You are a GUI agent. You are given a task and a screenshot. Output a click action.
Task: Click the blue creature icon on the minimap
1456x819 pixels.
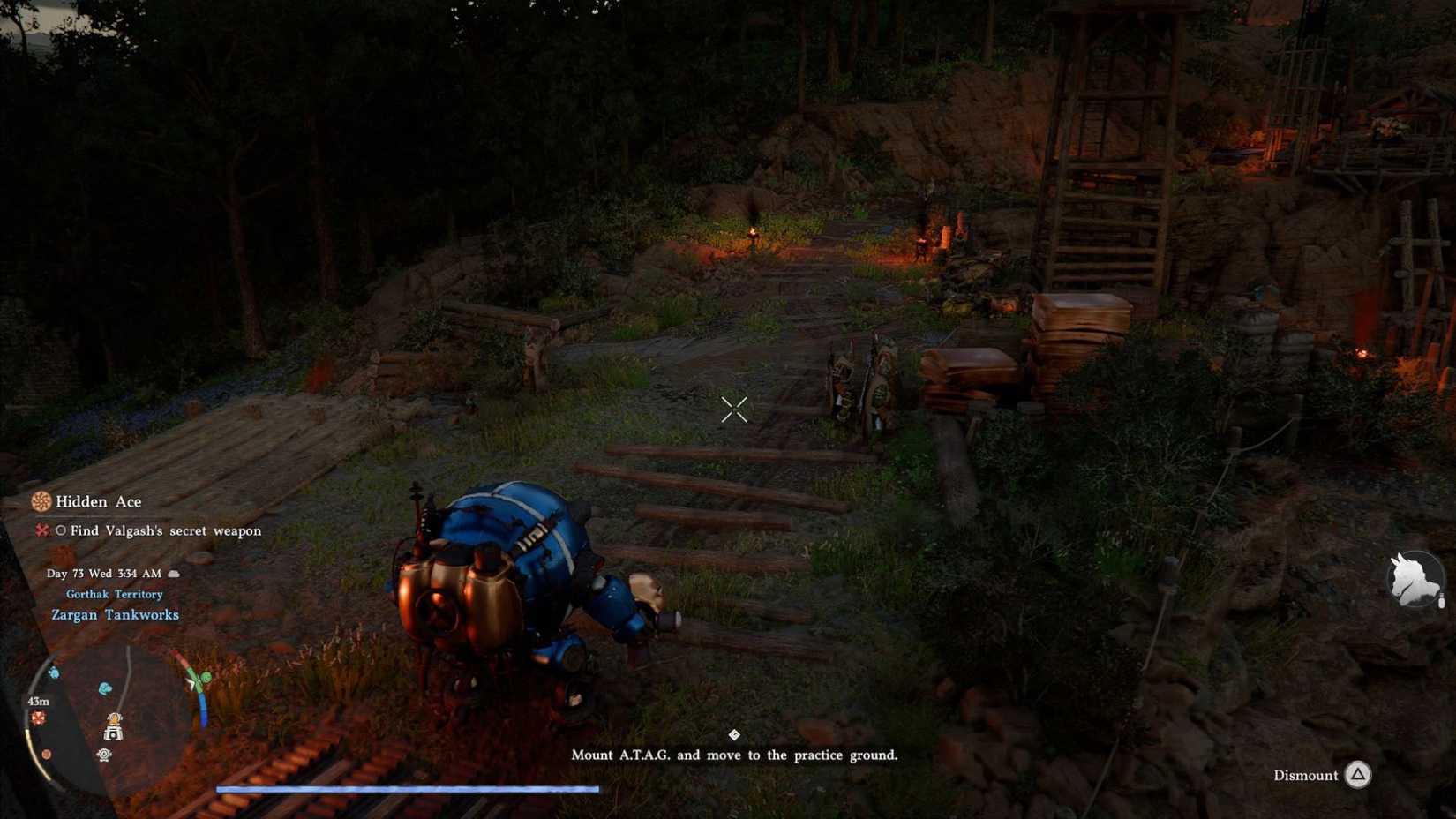point(103,686)
